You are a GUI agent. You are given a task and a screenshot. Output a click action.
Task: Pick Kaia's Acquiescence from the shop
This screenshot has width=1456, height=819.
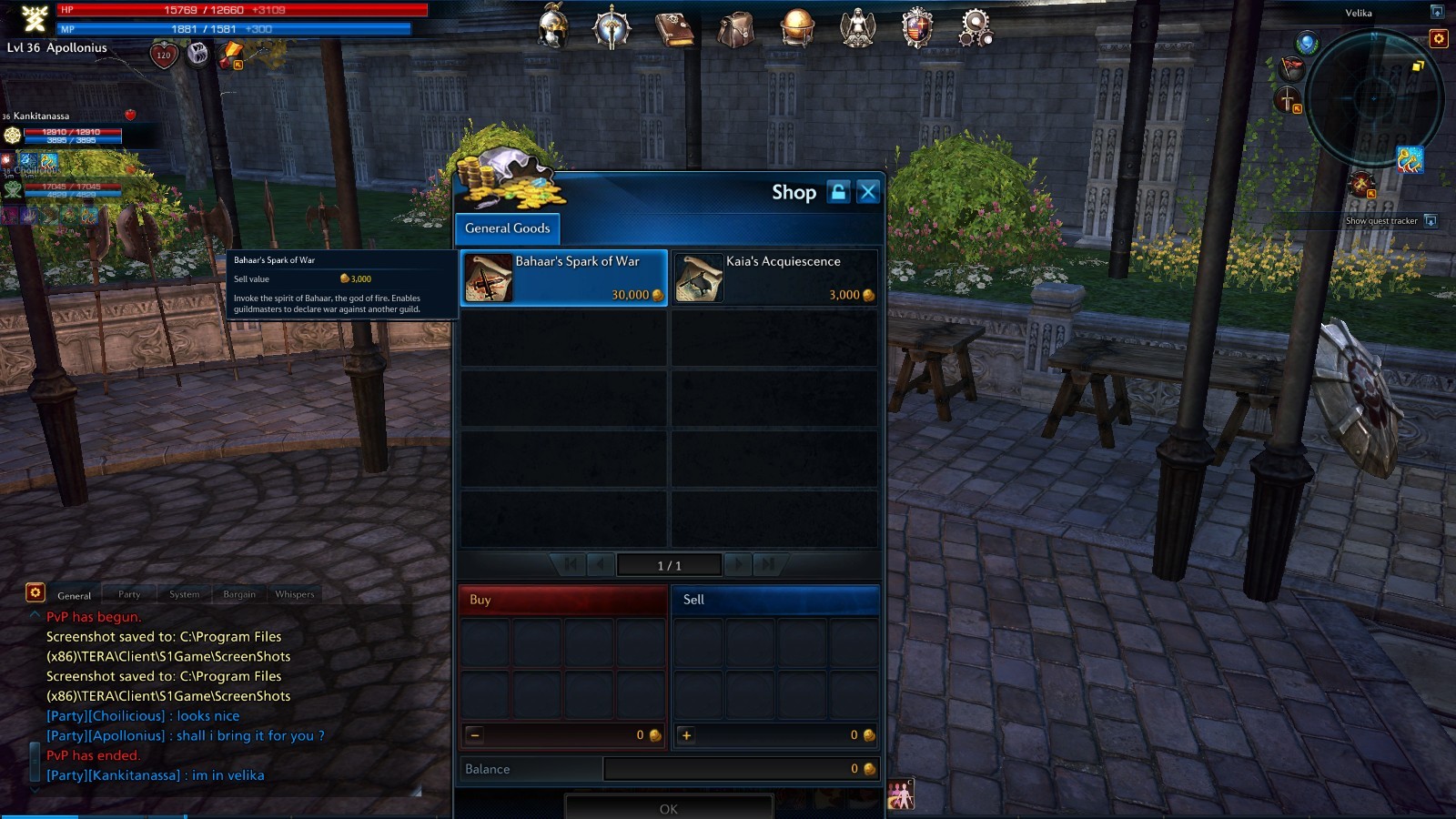tap(774, 278)
